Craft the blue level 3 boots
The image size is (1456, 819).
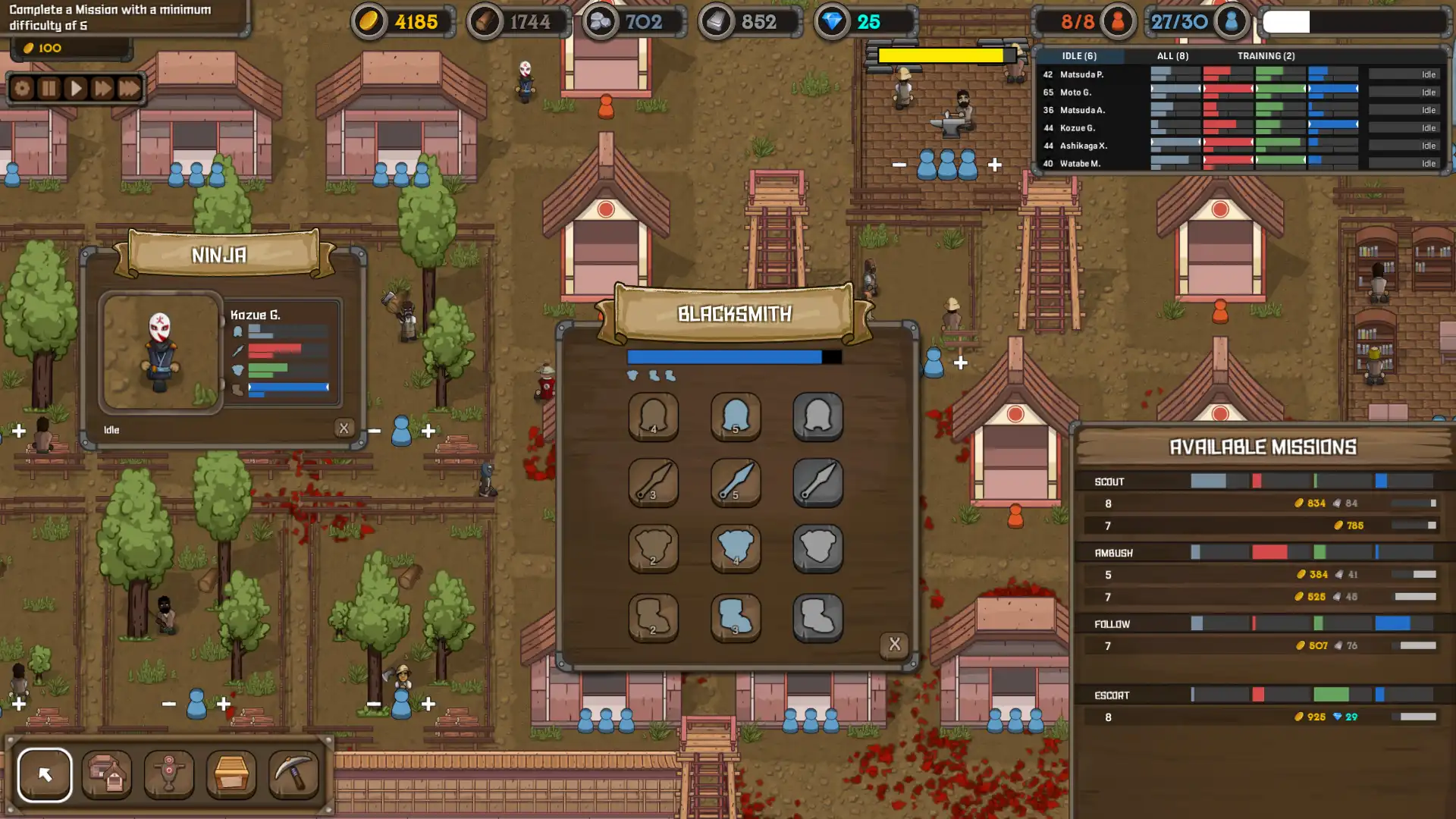[736, 617]
